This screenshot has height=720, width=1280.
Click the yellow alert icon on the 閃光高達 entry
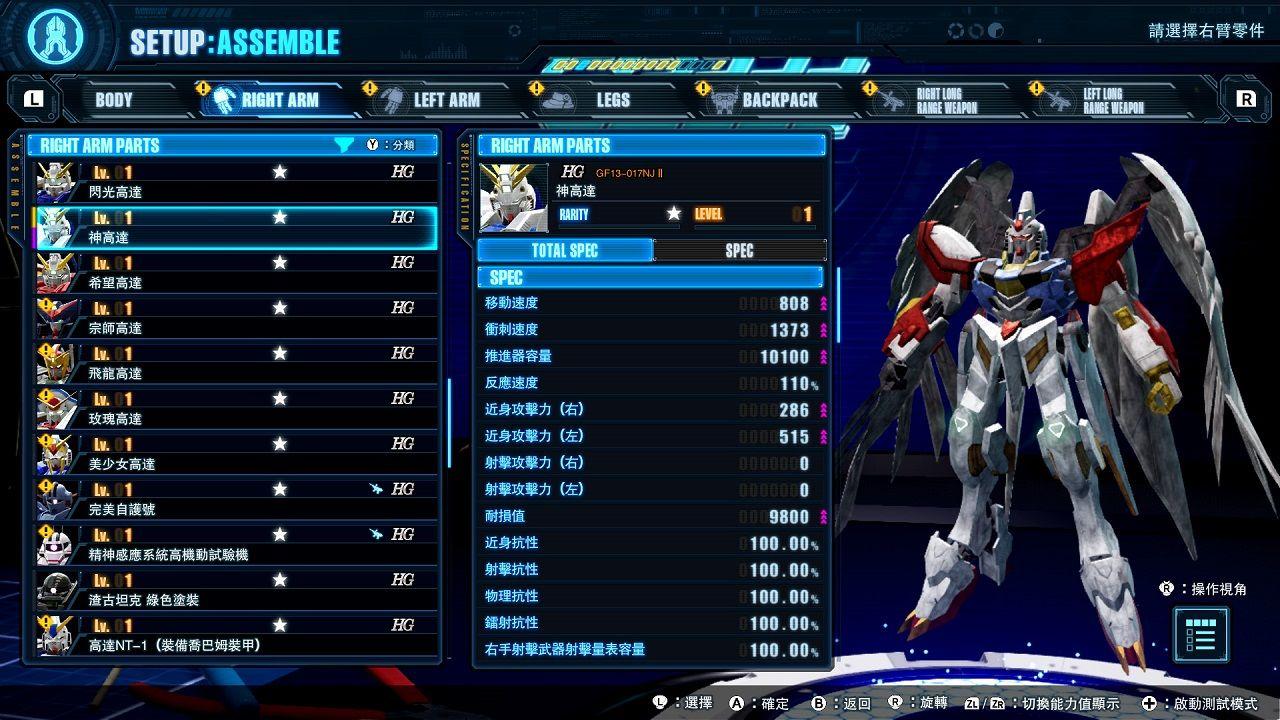point(41,170)
